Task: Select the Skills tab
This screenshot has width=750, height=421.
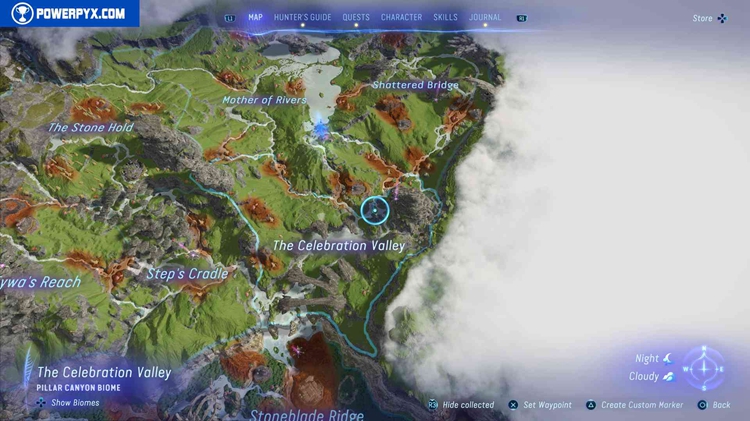Action: [445, 18]
